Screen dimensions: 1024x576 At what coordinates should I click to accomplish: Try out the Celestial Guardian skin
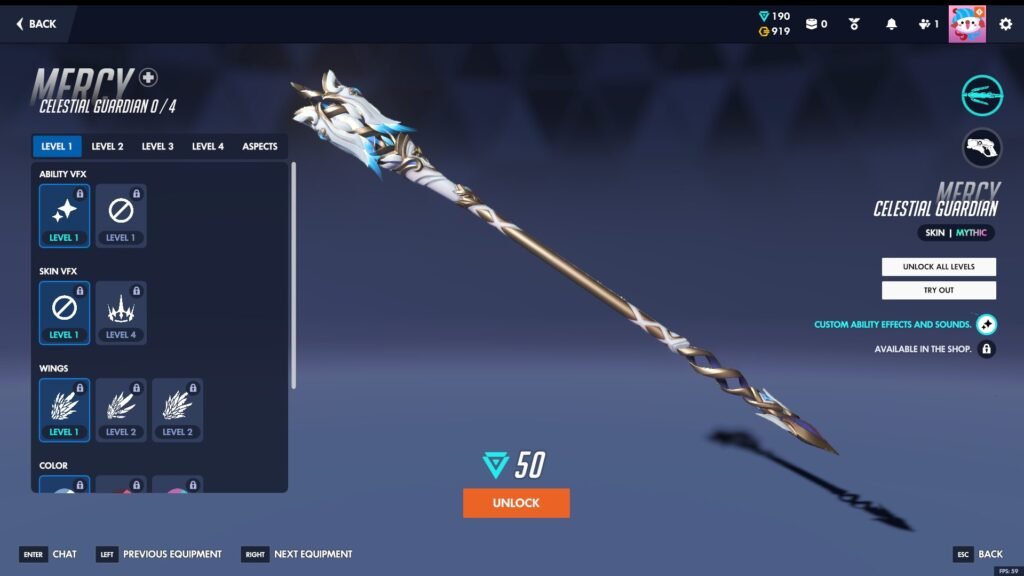[938, 290]
